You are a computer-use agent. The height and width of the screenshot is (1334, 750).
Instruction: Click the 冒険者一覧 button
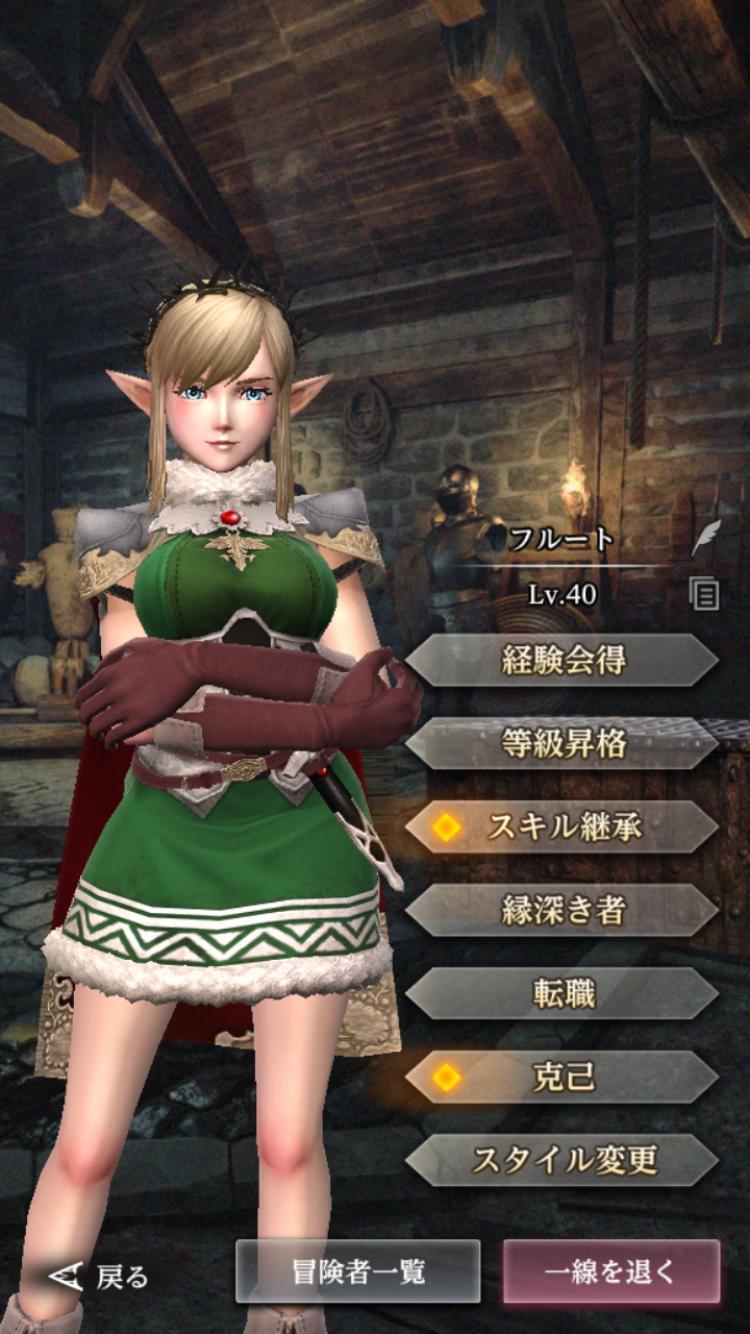pos(358,1271)
